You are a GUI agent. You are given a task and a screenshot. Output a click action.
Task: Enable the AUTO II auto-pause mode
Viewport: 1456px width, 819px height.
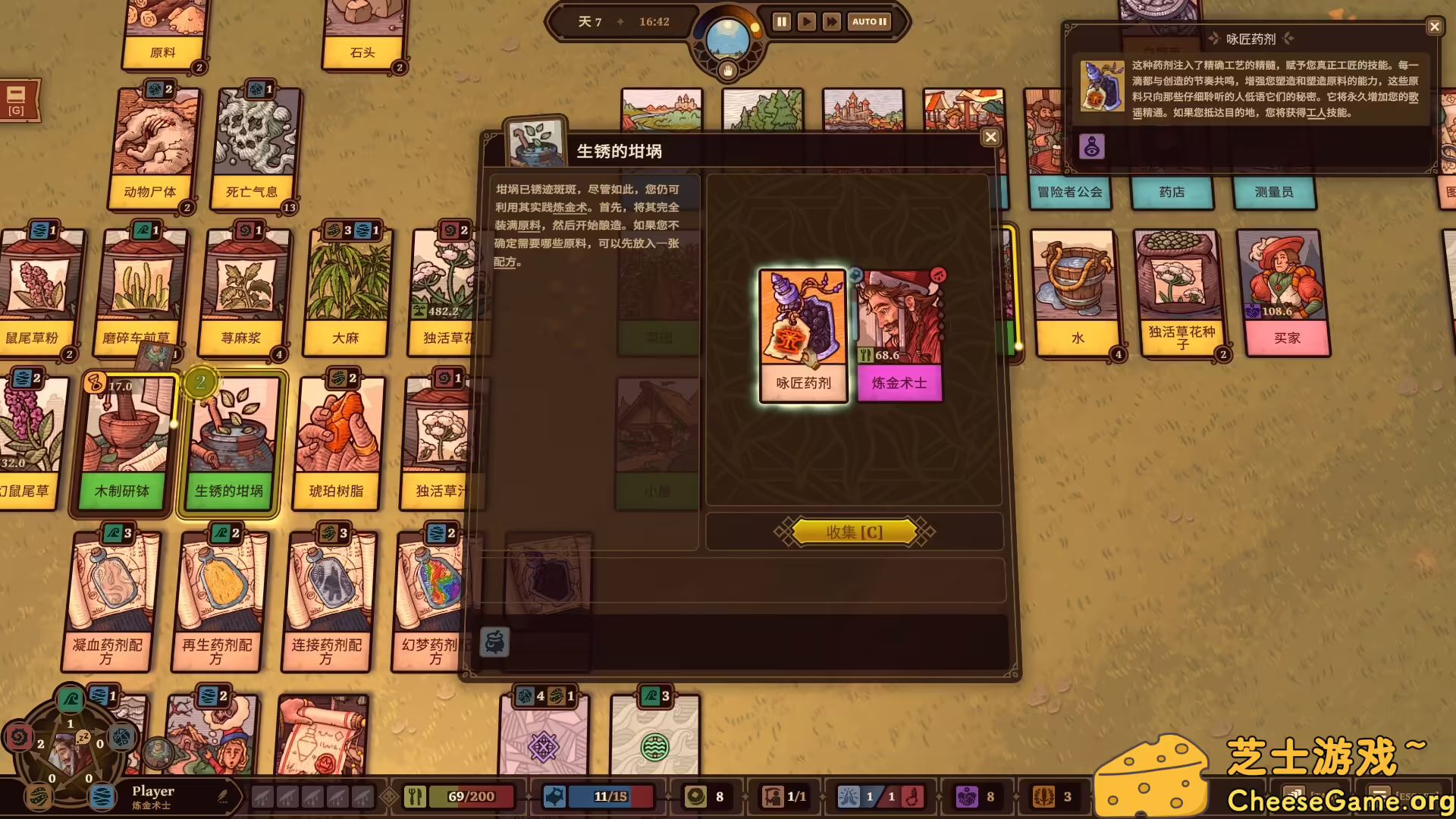869,22
